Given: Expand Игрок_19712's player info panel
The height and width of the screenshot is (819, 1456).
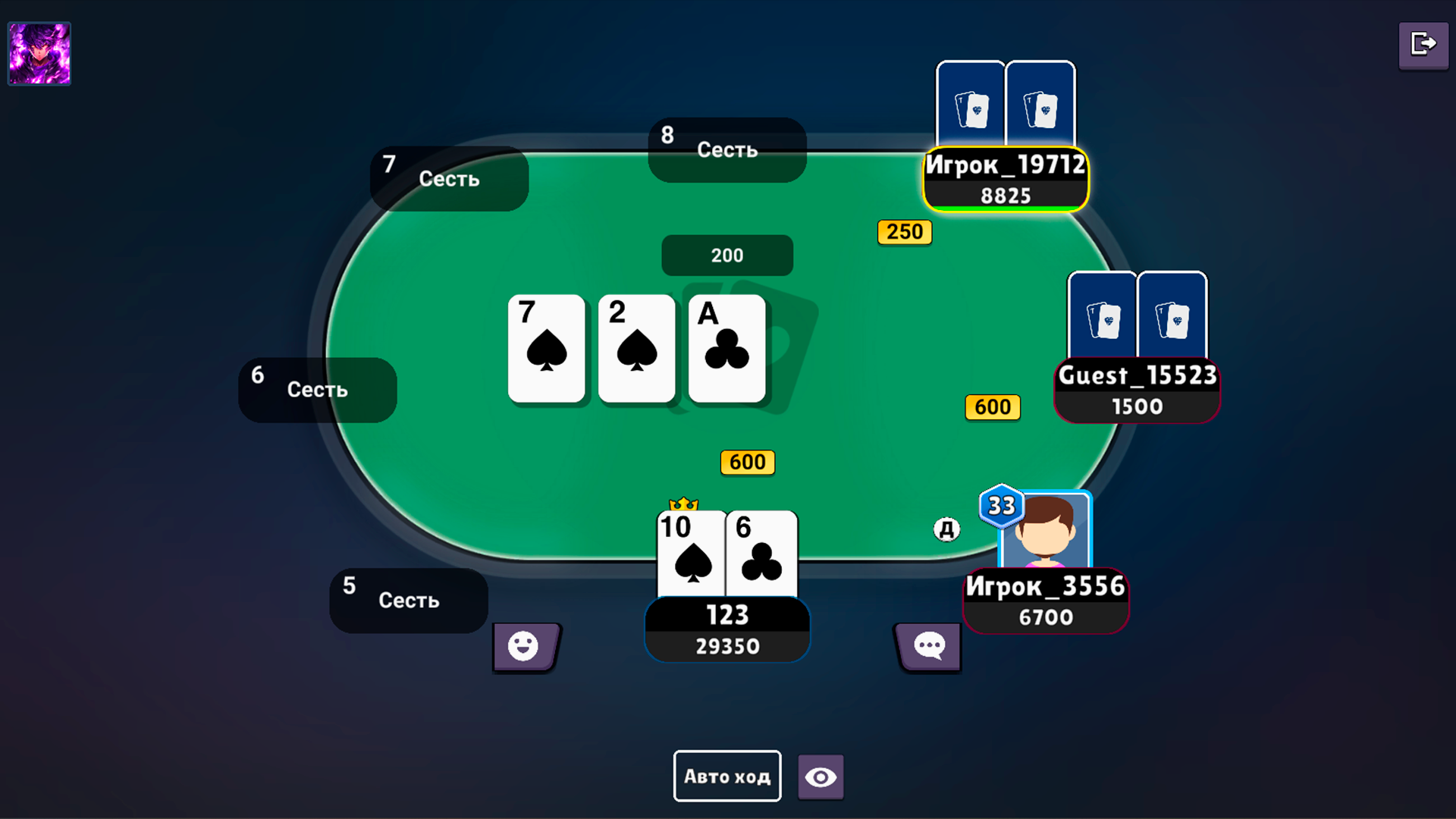Looking at the screenshot, I should pyautogui.click(x=1005, y=180).
